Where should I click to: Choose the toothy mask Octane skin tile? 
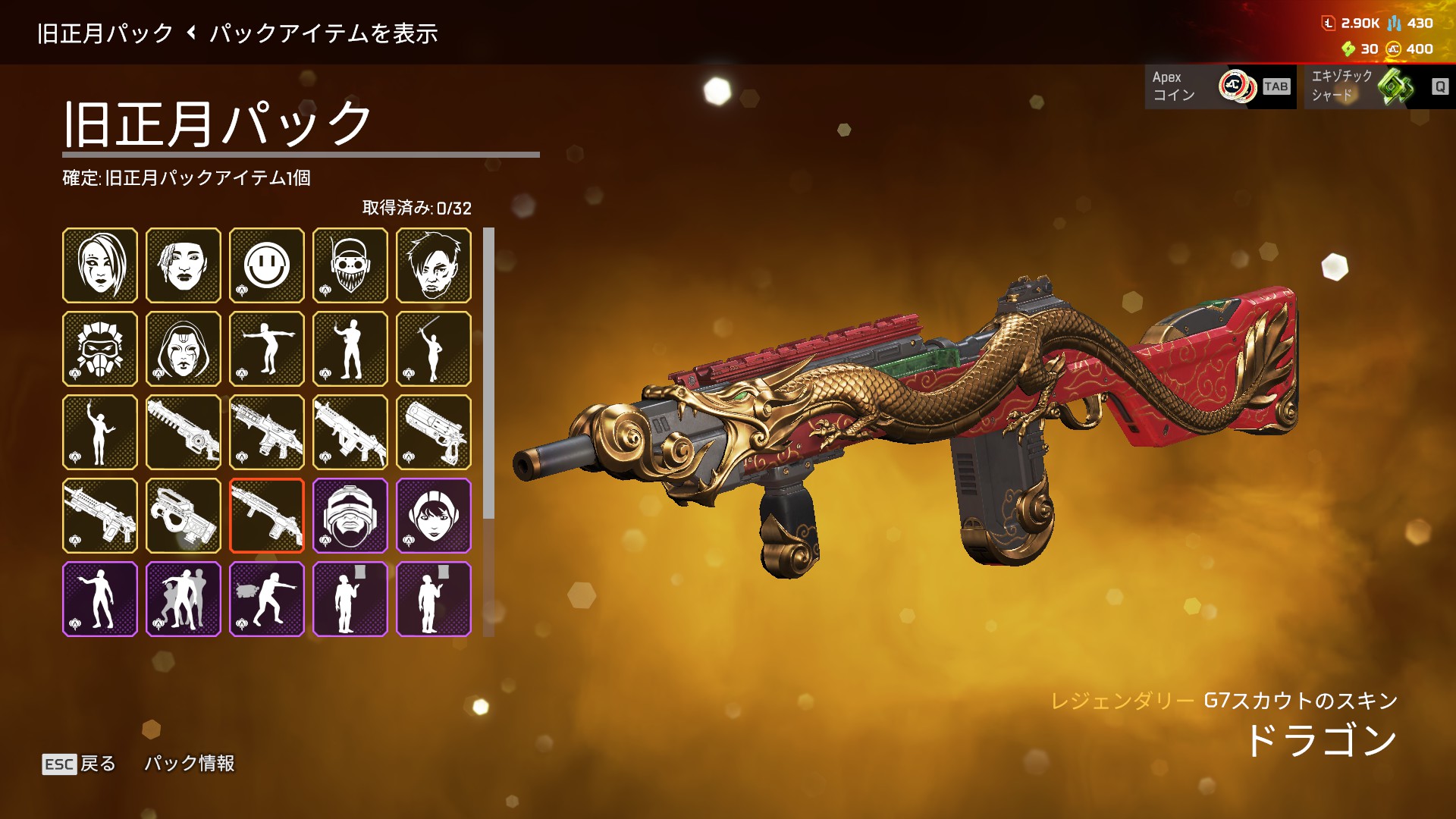coord(350,265)
